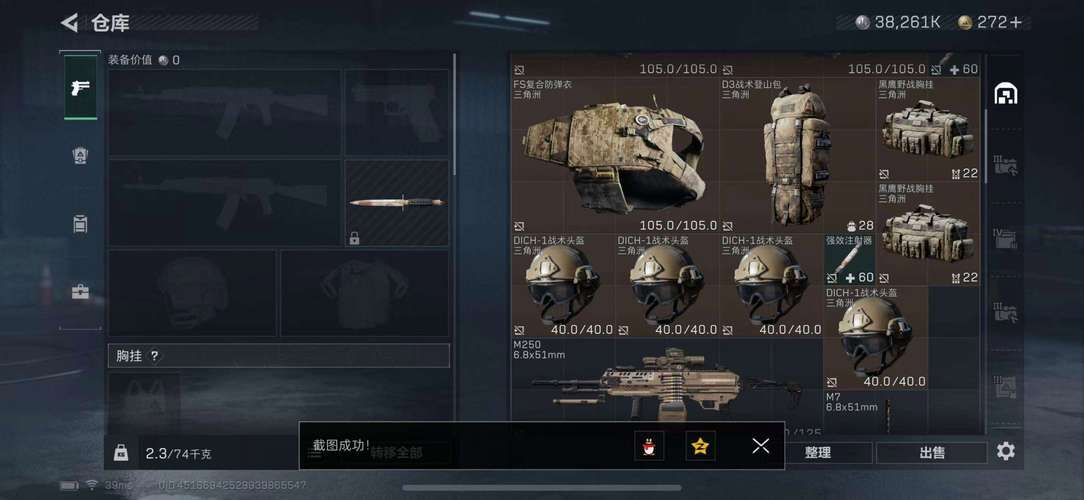Screen dimensions: 1084x500
Task: Pick the D3战术登山包 backpack item
Action: (x=797, y=155)
